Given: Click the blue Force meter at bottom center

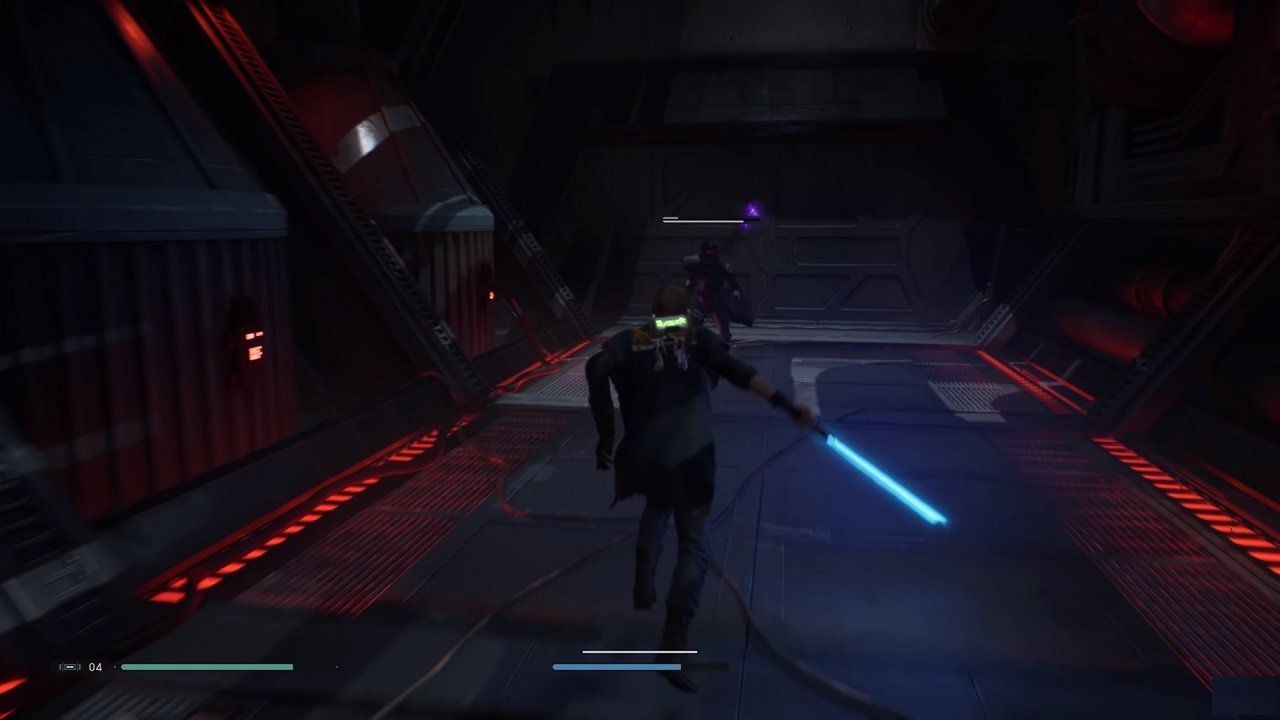Looking at the screenshot, I should pyautogui.click(x=618, y=666).
